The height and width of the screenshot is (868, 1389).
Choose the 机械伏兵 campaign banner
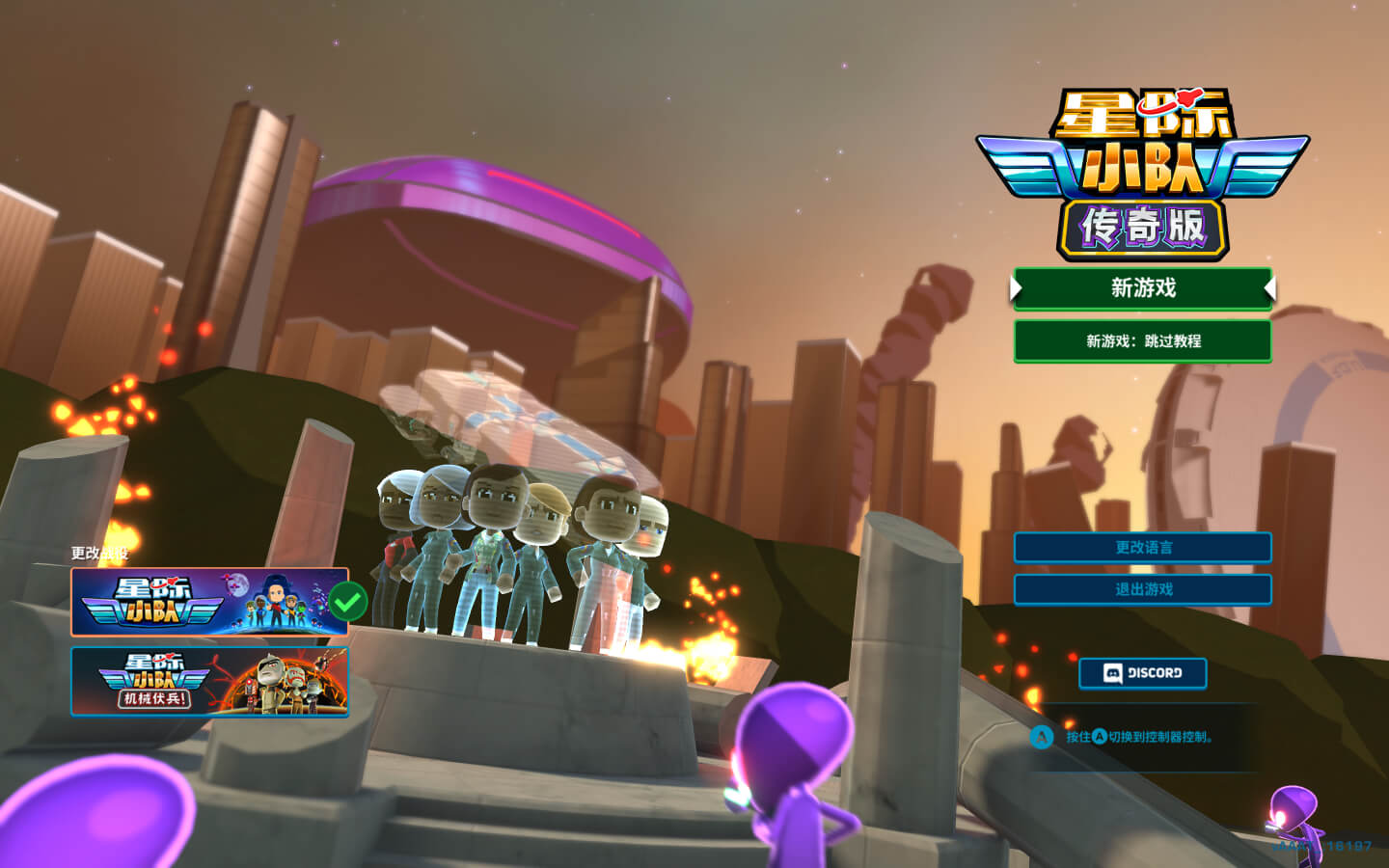[x=209, y=682]
